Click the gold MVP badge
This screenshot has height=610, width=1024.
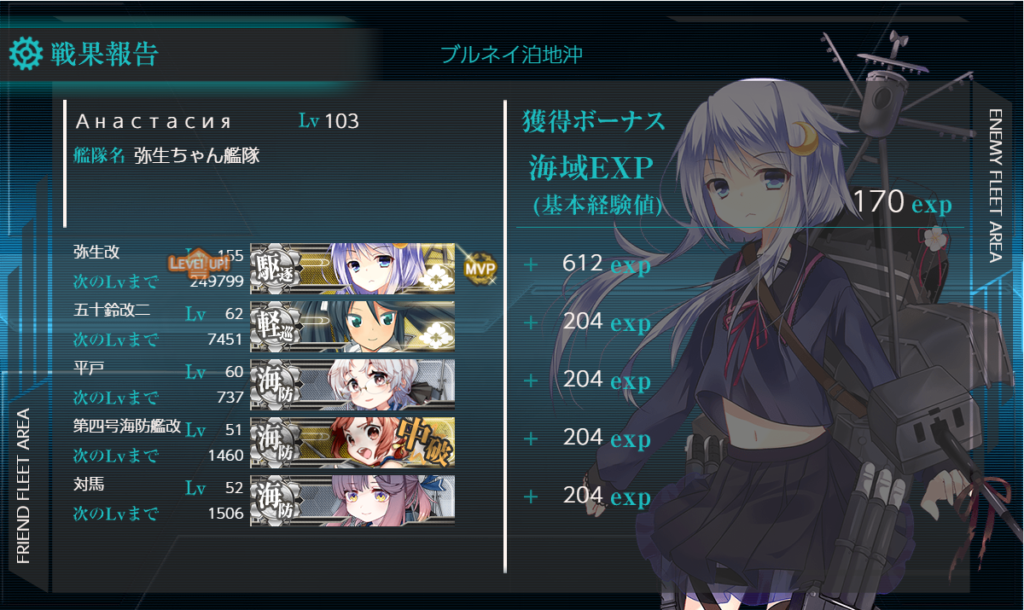479,267
